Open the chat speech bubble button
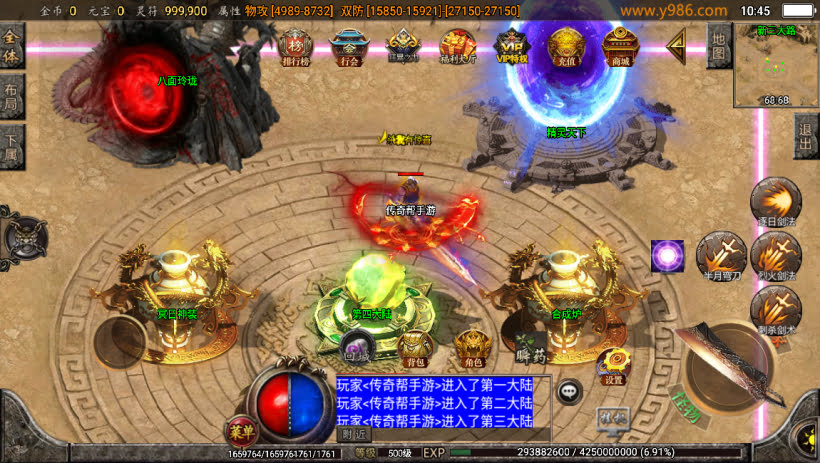This screenshot has width=820, height=463. 571,392
